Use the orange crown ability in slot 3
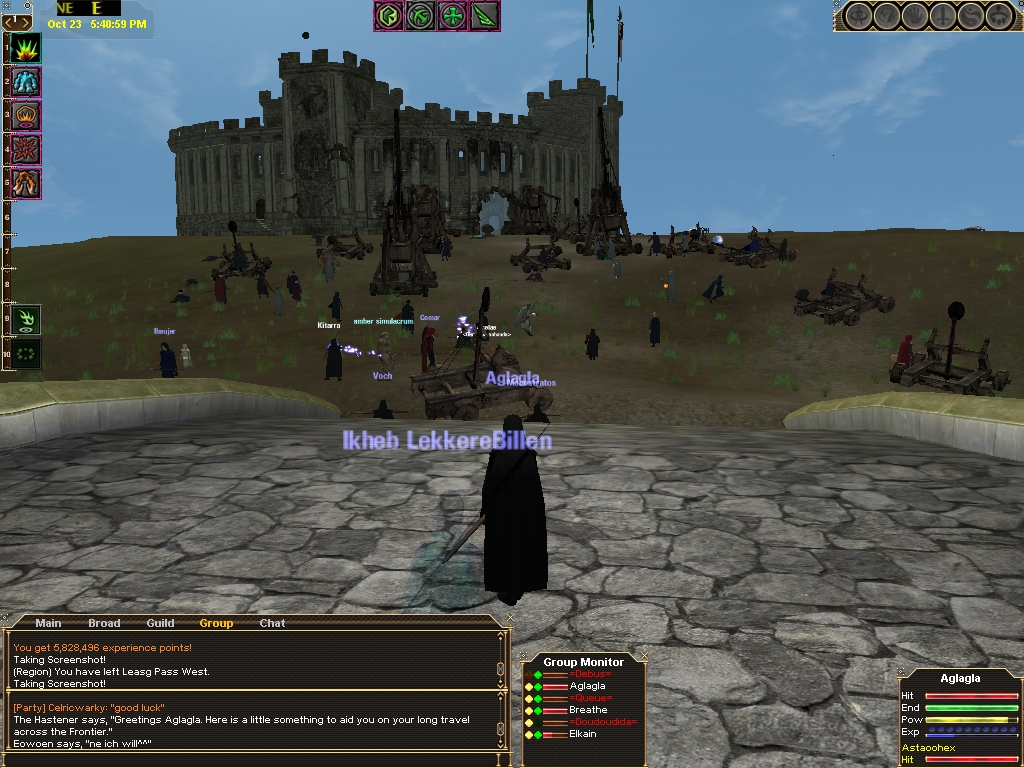 pyautogui.click(x=26, y=116)
